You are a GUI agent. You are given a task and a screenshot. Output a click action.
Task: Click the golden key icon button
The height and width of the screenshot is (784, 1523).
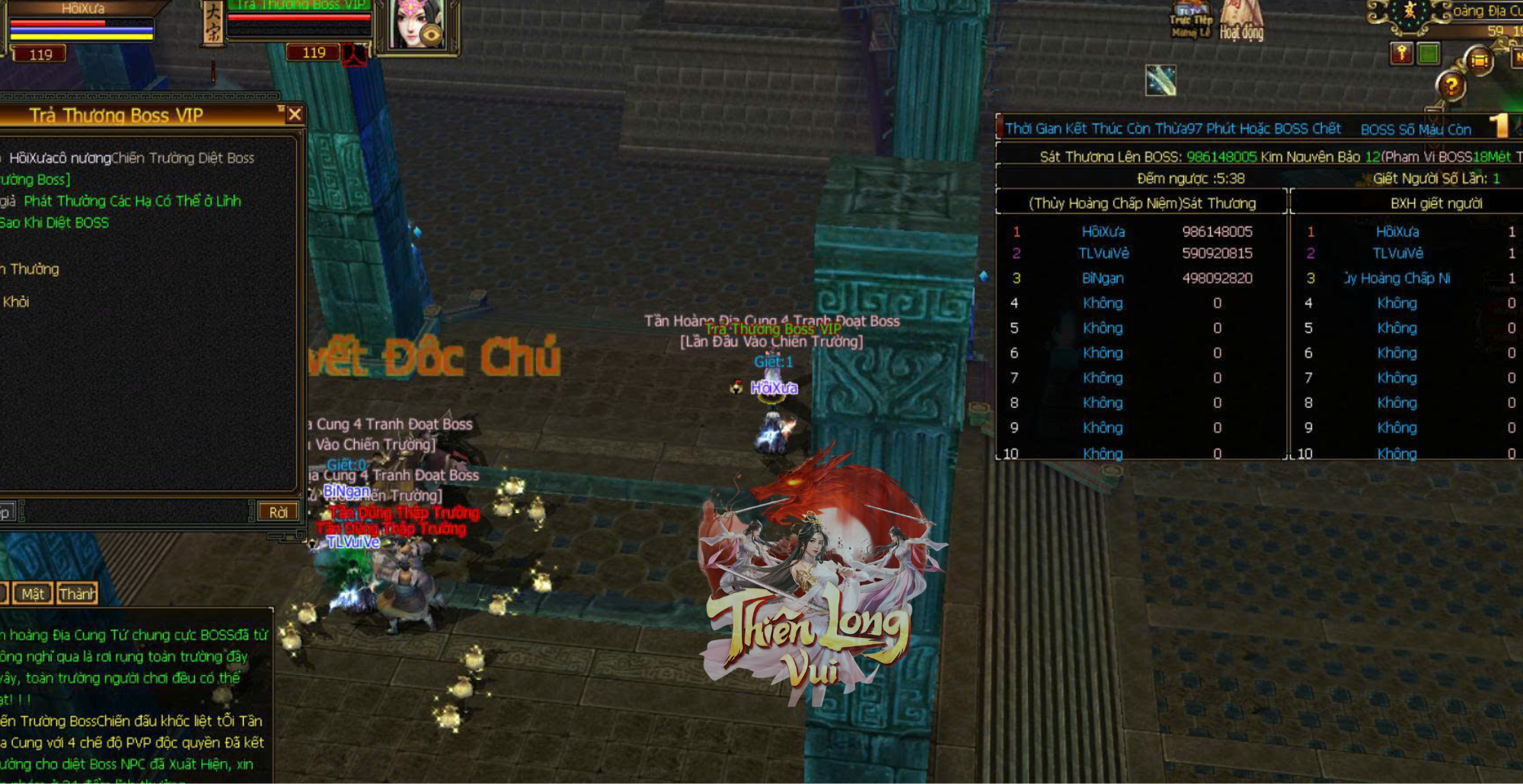(1402, 53)
